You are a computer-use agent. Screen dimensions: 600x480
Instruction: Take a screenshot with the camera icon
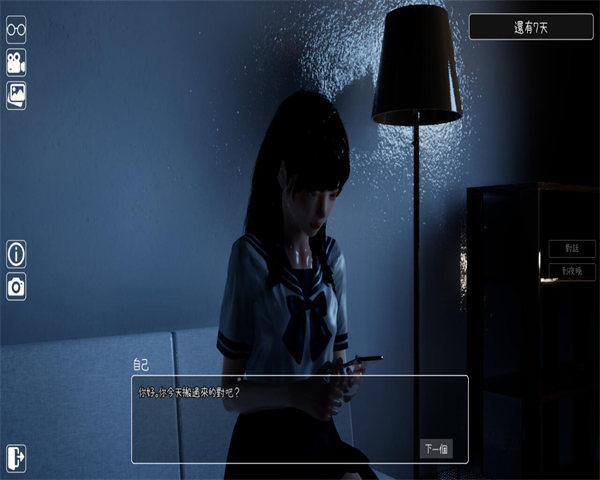click(x=16, y=286)
